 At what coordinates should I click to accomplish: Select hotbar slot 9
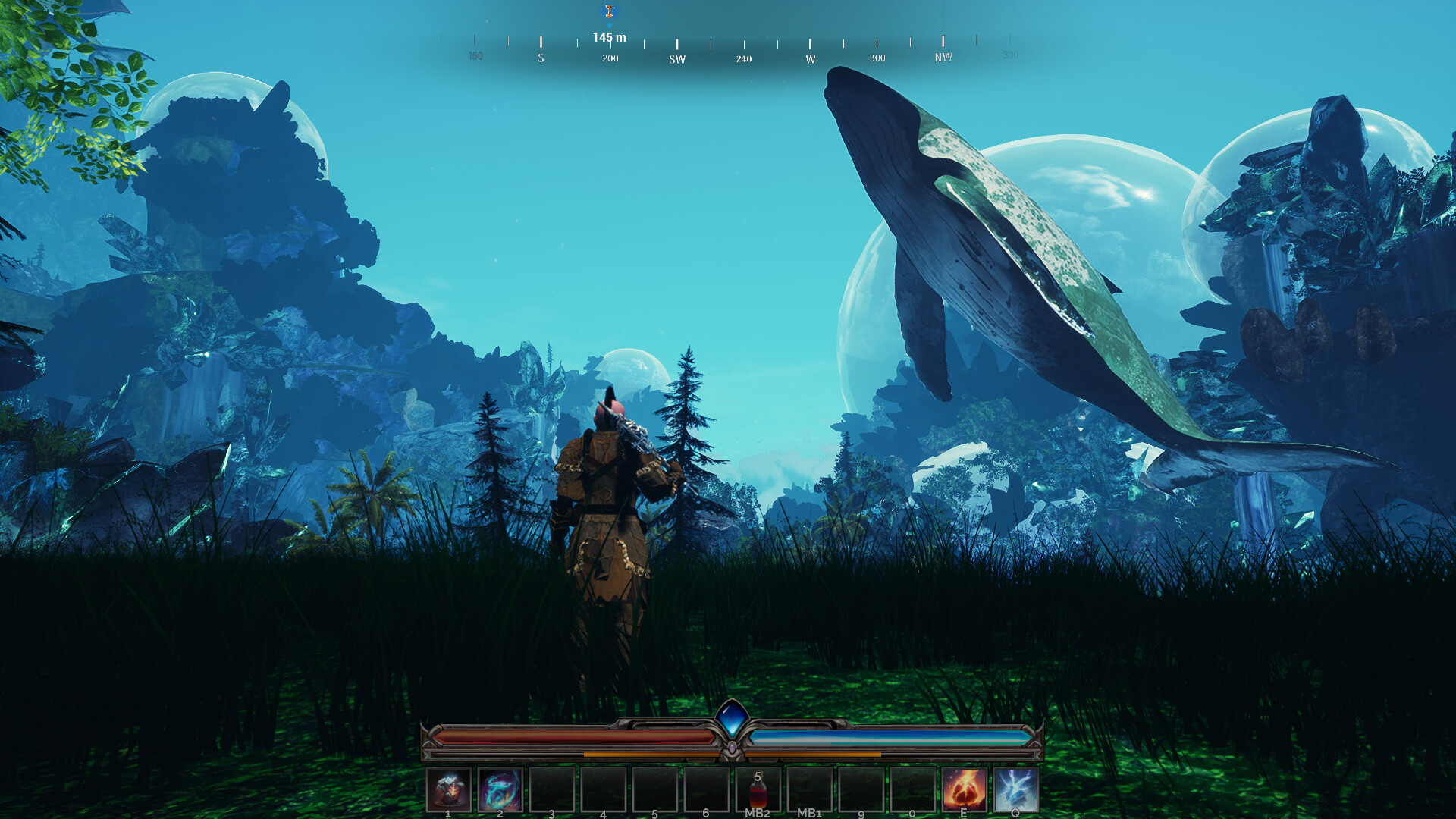tap(861, 789)
